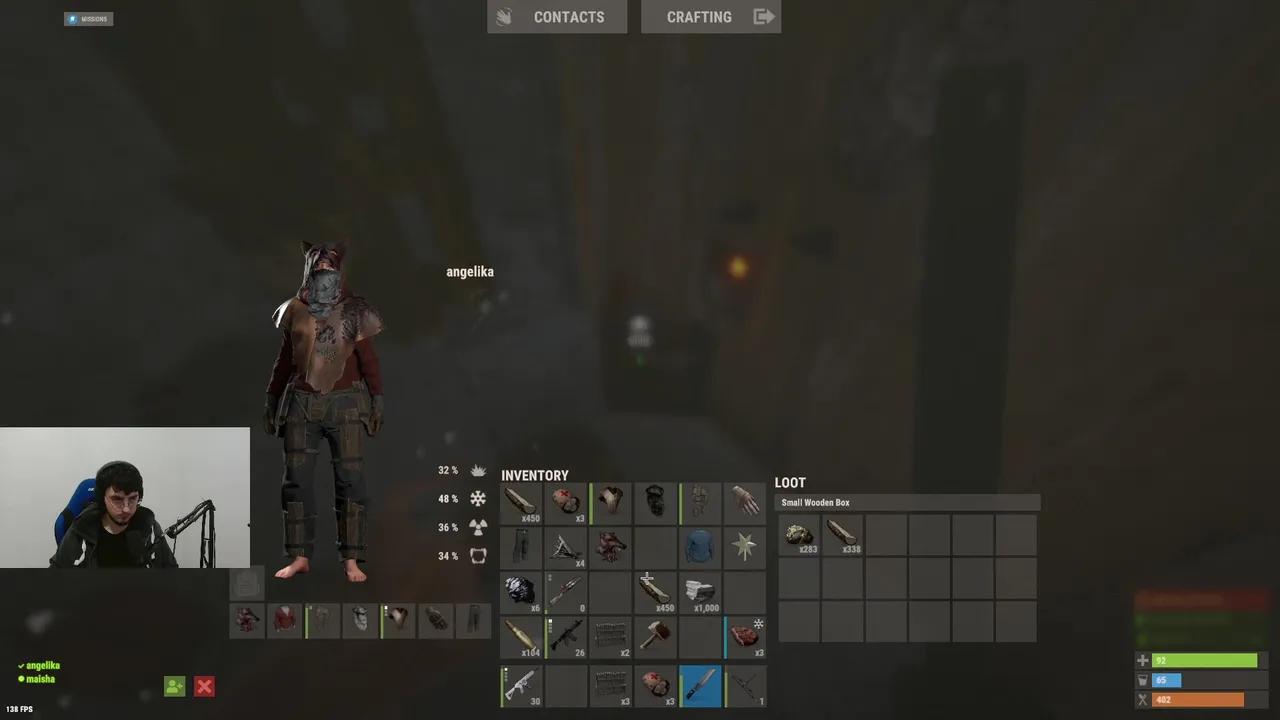The width and height of the screenshot is (1280, 720).
Task: Click the MISSIONS button top left
Action: [88, 18]
